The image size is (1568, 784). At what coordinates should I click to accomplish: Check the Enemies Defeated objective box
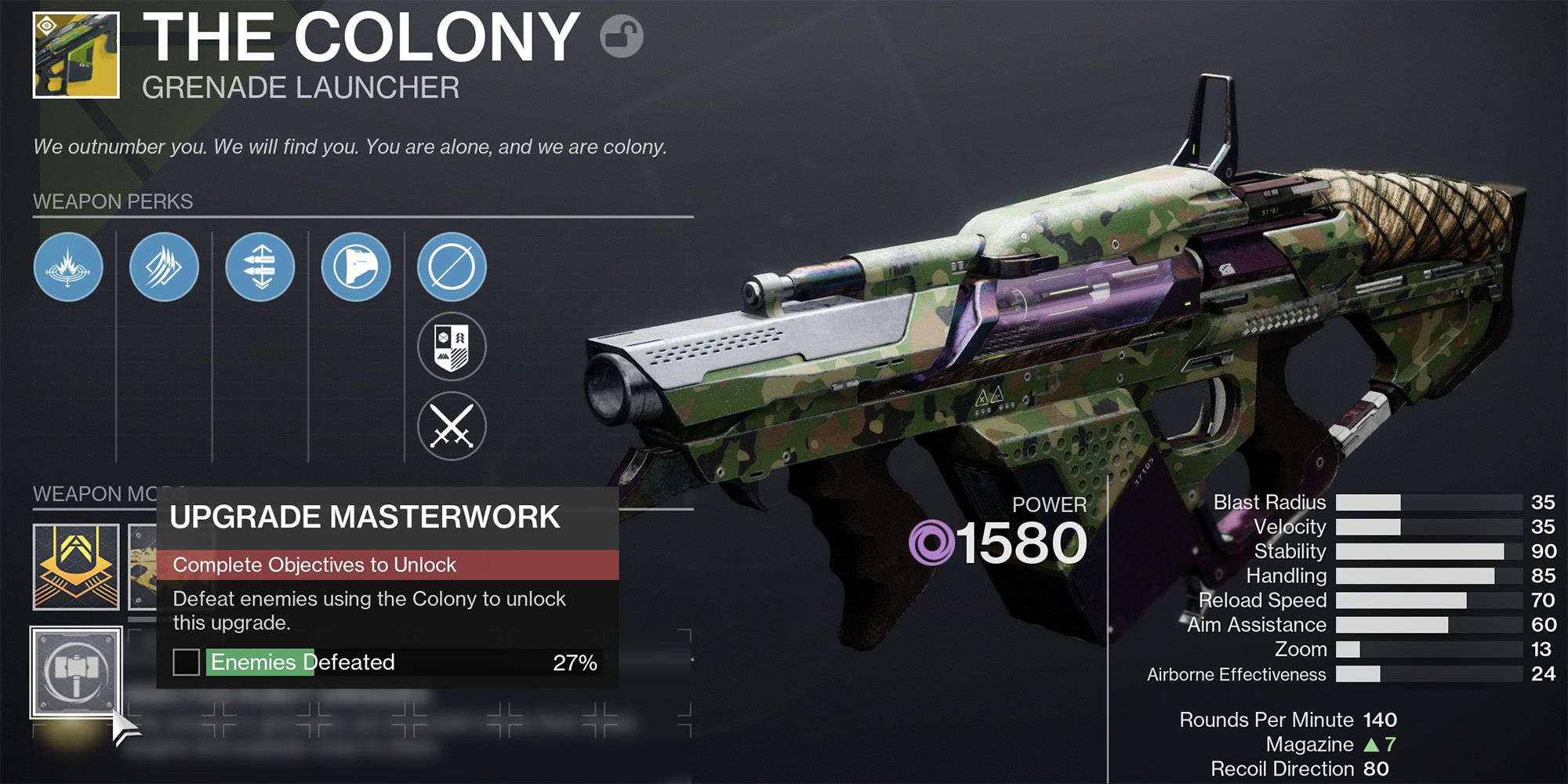click(x=187, y=662)
